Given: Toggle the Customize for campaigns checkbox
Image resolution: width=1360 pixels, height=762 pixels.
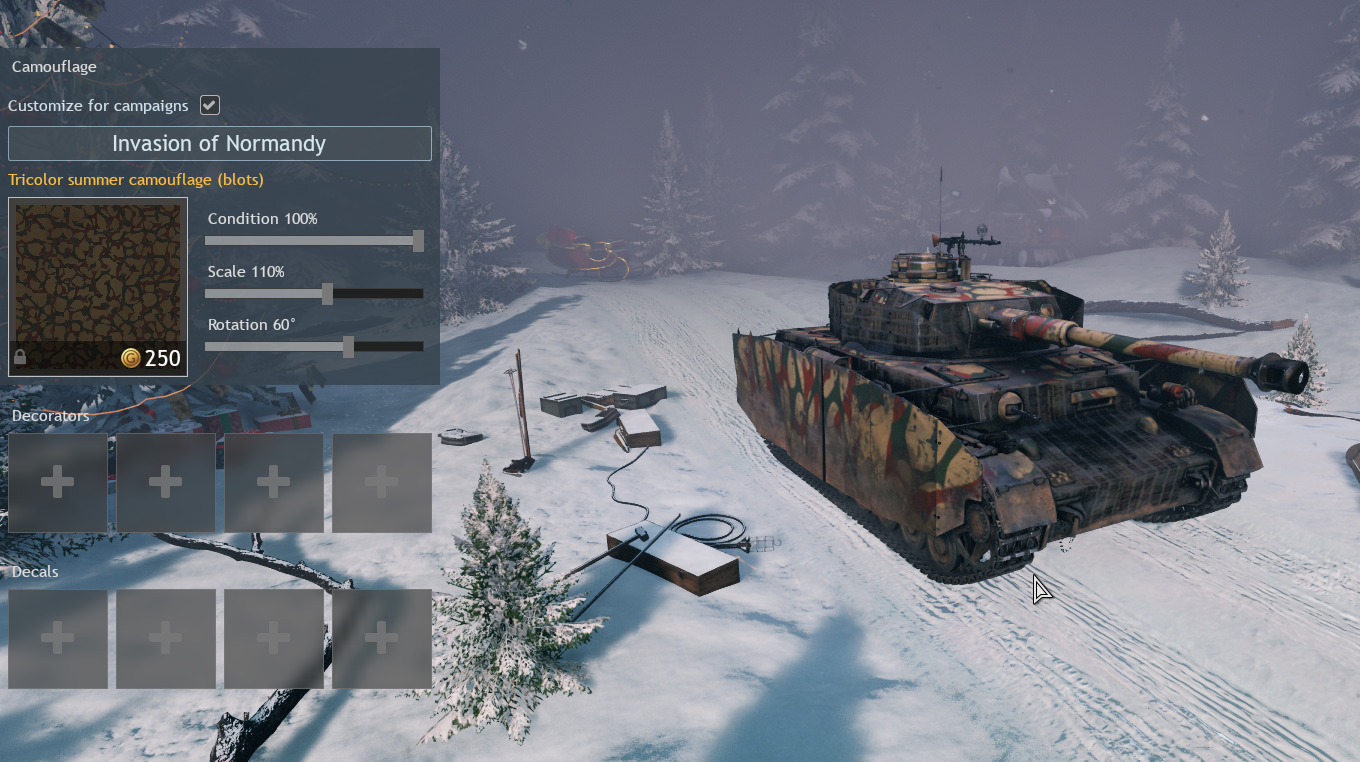Looking at the screenshot, I should coord(210,105).
